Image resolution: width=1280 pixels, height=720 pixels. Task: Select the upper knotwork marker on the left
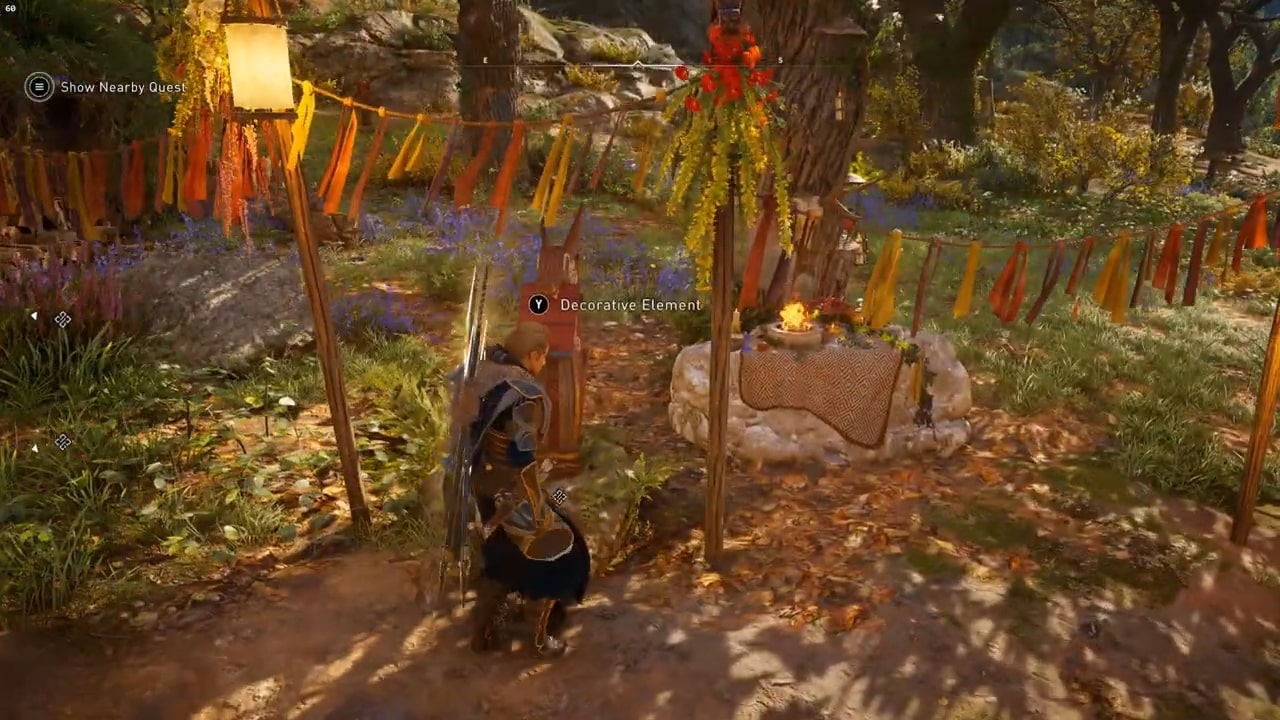click(x=63, y=318)
